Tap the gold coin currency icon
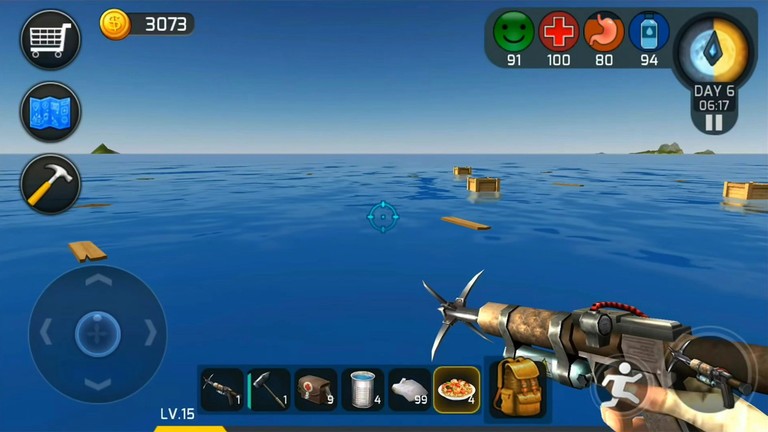This screenshot has height=432, width=768. click(x=115, y=24)
